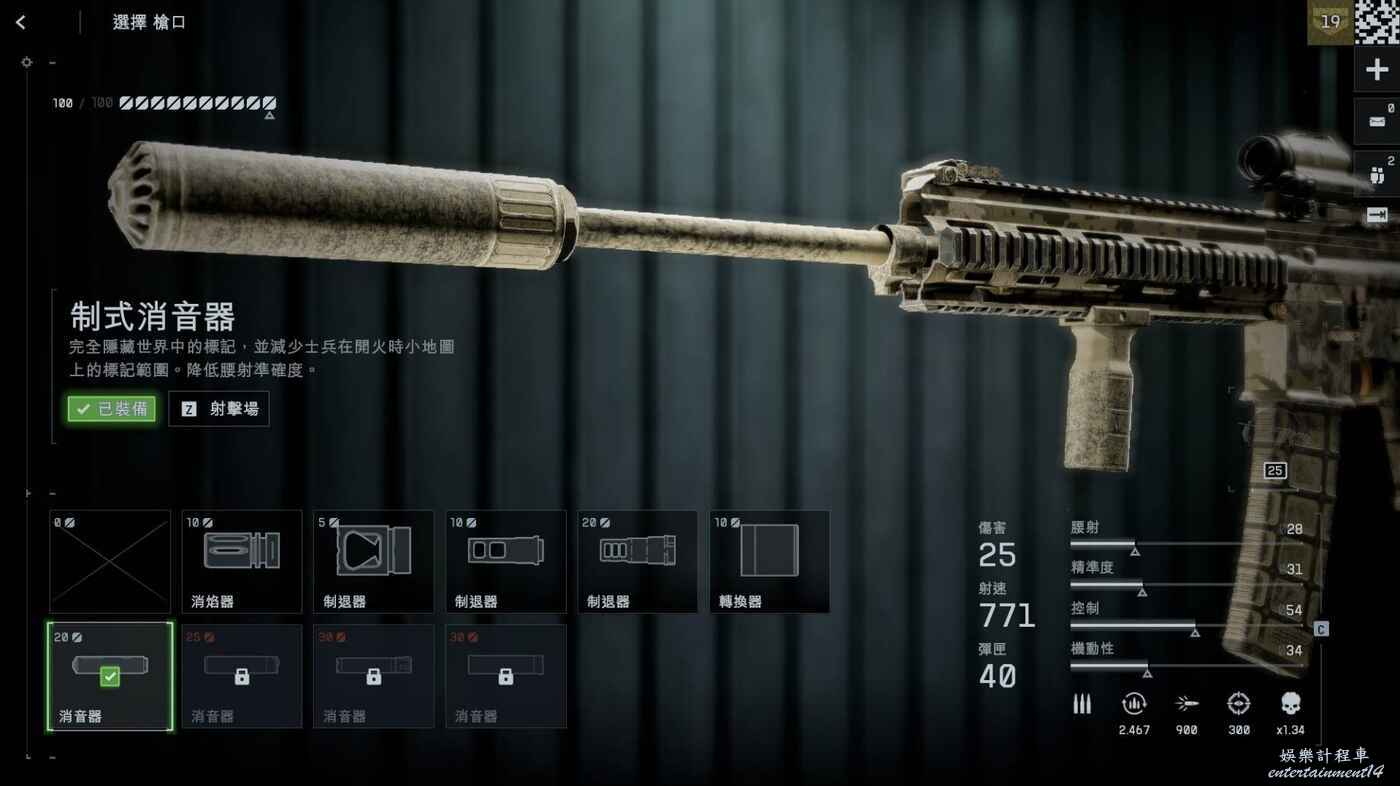Image resolution: width=1400 pixels, height=786 pixels.
Task: Click the locked 25-point 消音器 suppressor
Action: (x=242, y=676)
